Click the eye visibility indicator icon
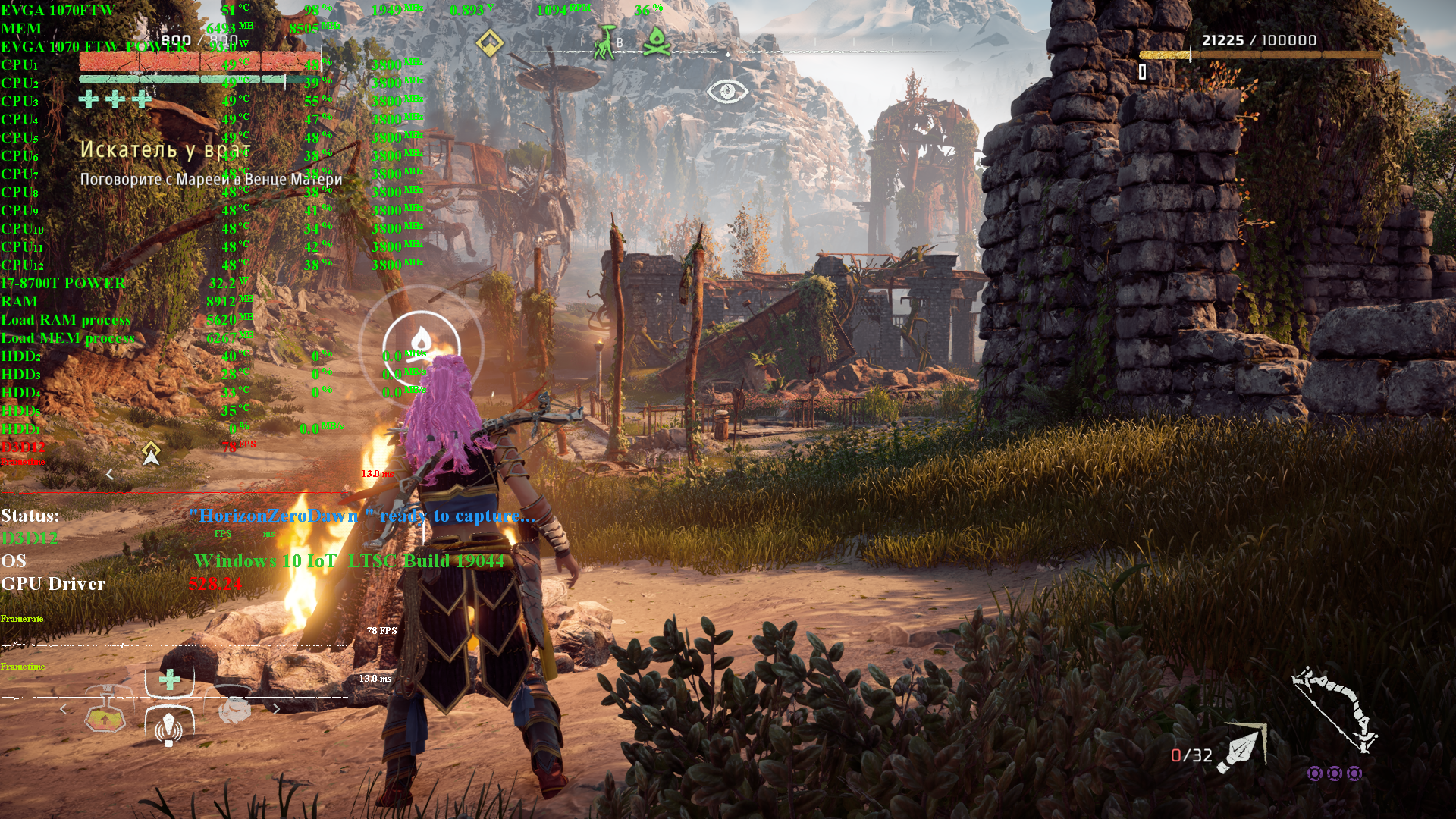 (x=727, y=92)
